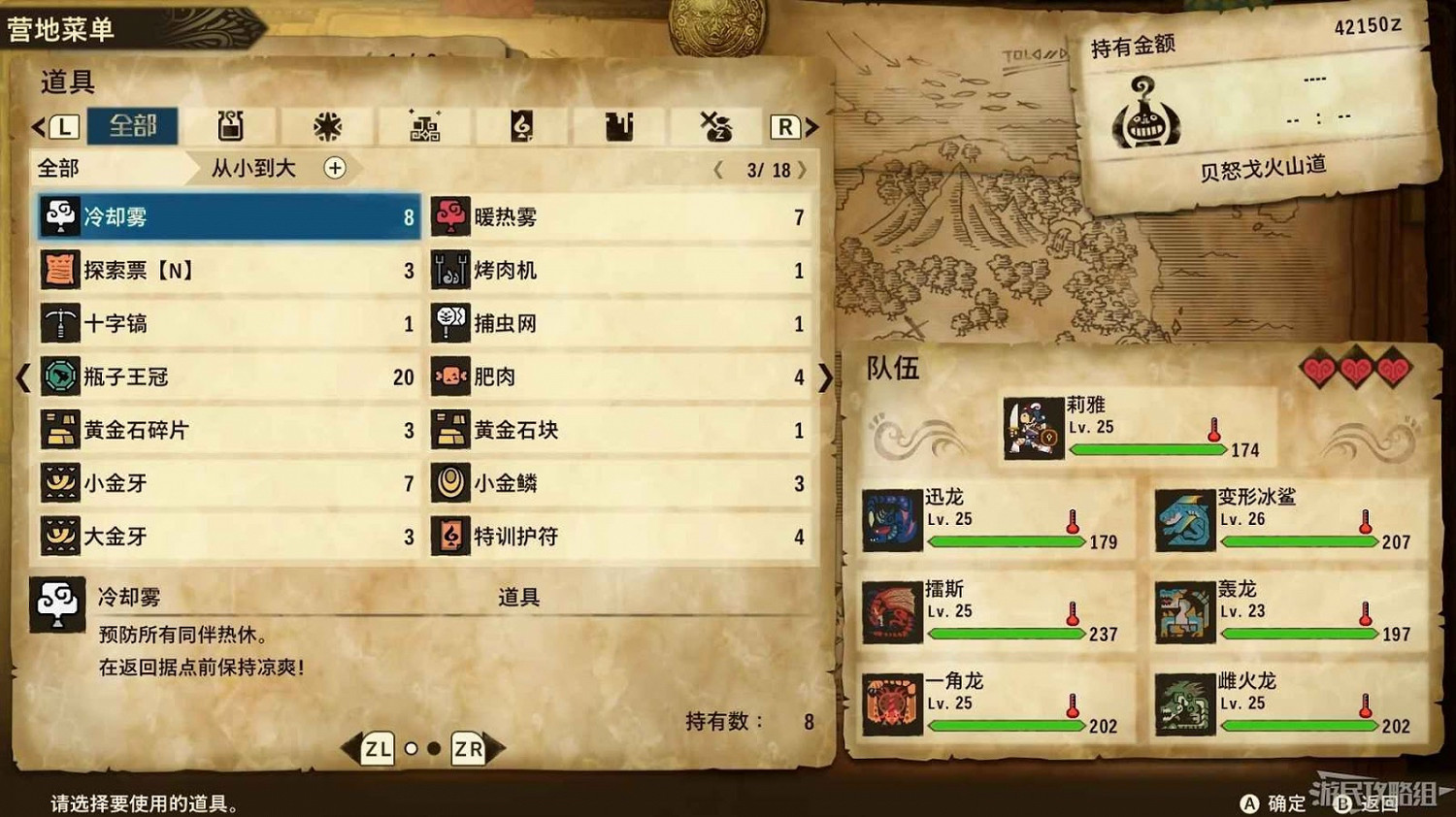Viewport: 1456px width, 817px height.
Task: Select the flask-shaped recovery item category icon
Action: point(230,126)
